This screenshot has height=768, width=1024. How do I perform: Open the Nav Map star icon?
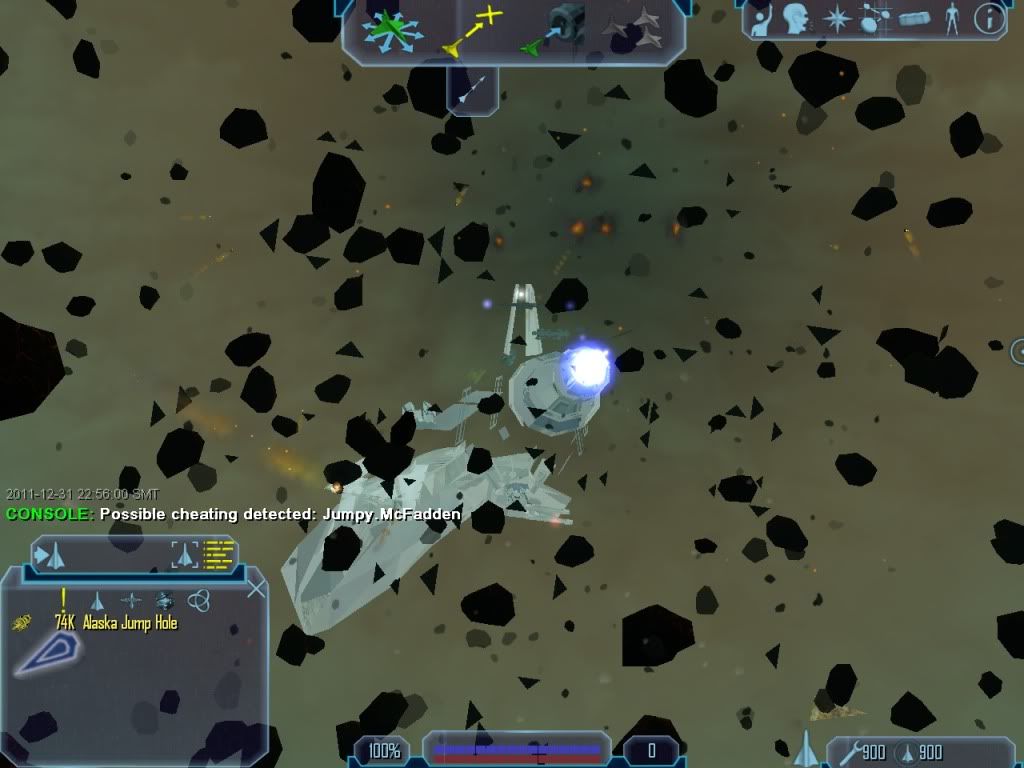click(836, 19)
